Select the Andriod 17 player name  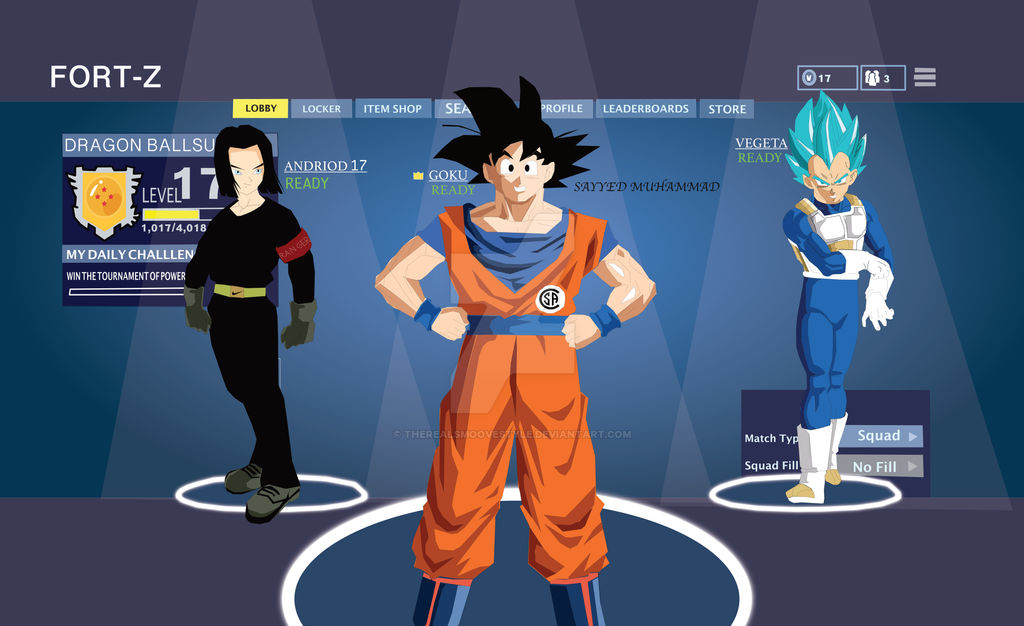(325, 166)
